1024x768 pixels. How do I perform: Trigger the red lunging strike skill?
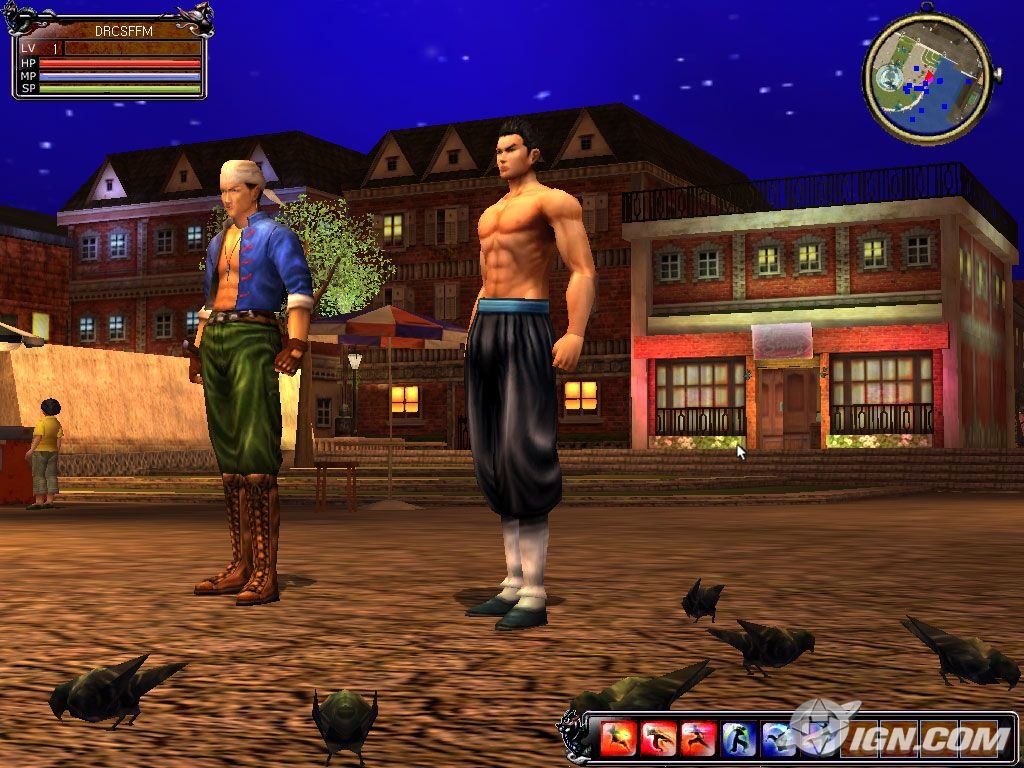coord(698,738)
